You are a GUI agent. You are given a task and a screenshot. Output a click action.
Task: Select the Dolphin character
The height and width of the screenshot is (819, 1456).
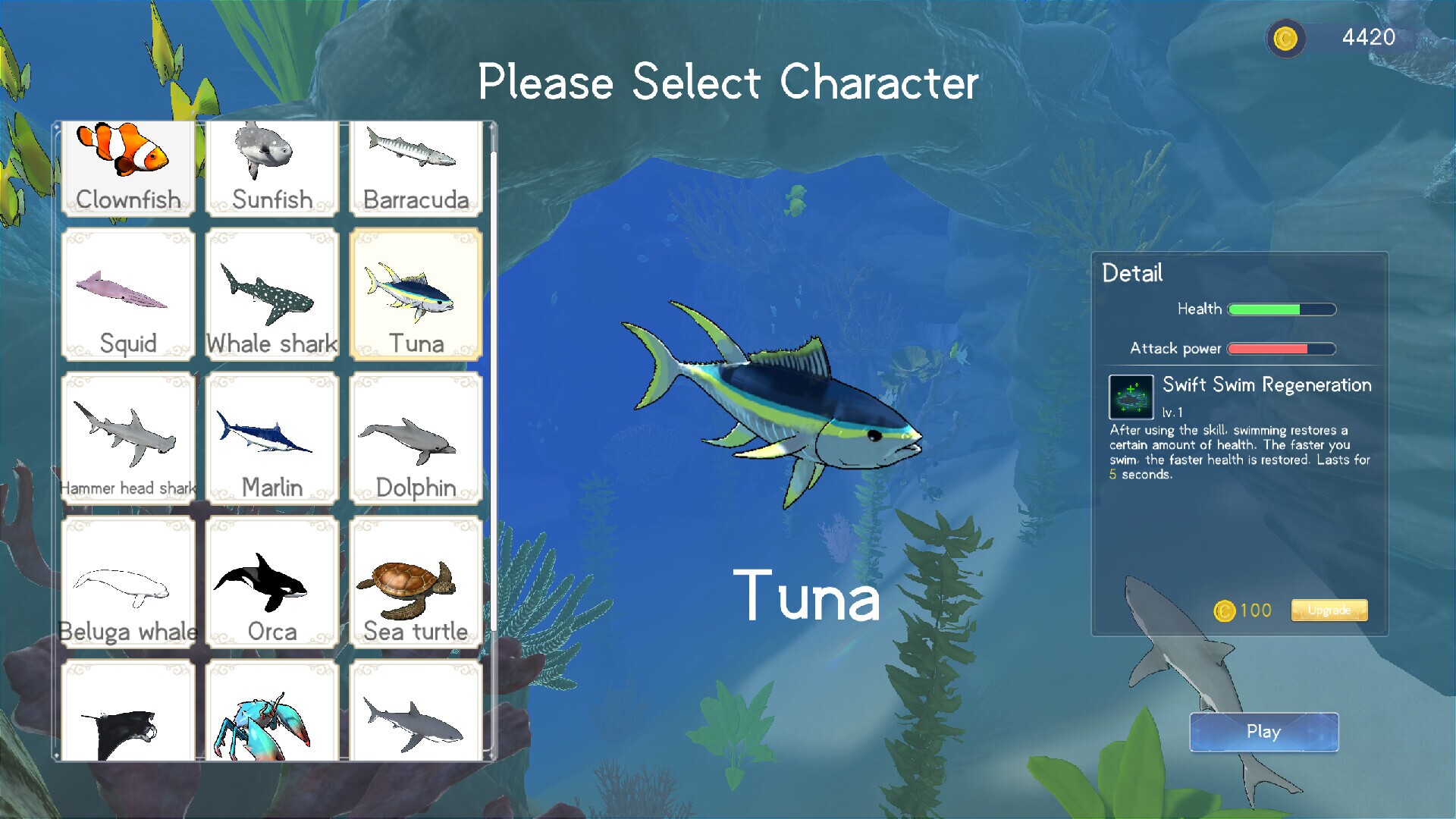[x=416, y=438]
